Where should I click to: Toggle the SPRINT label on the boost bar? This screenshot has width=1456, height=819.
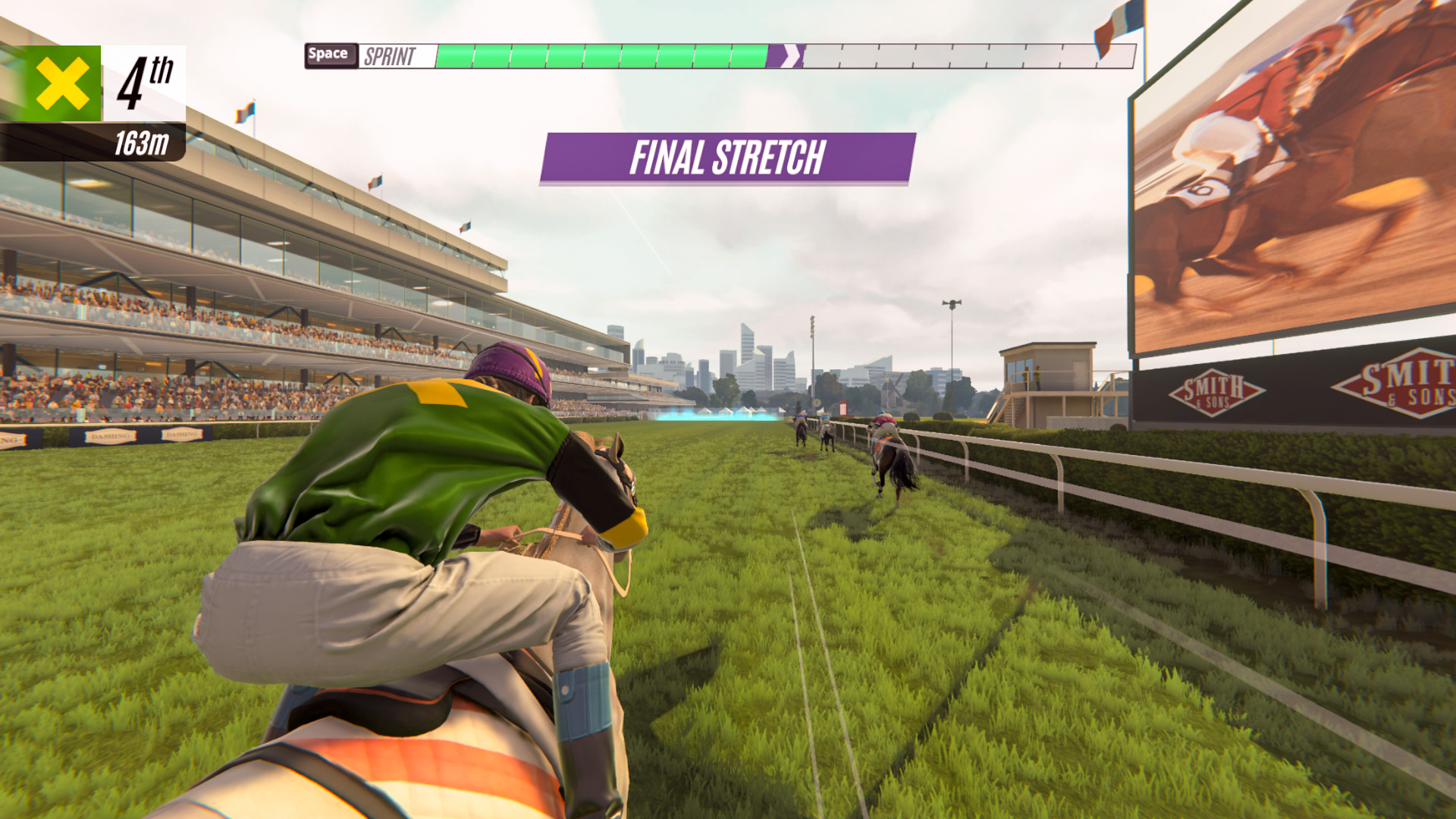391,54
